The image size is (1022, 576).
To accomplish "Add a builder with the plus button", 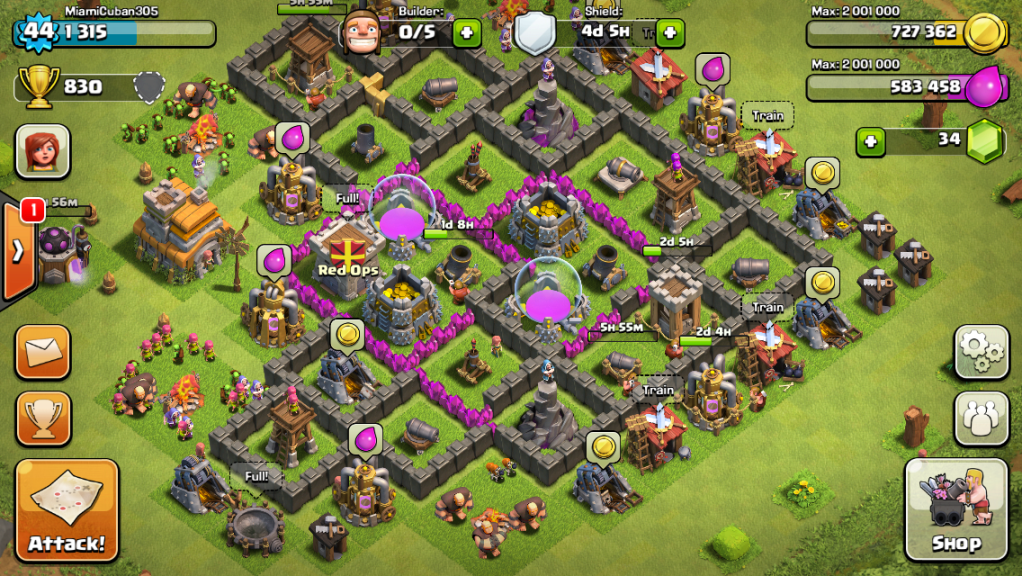I will point(466,33).
